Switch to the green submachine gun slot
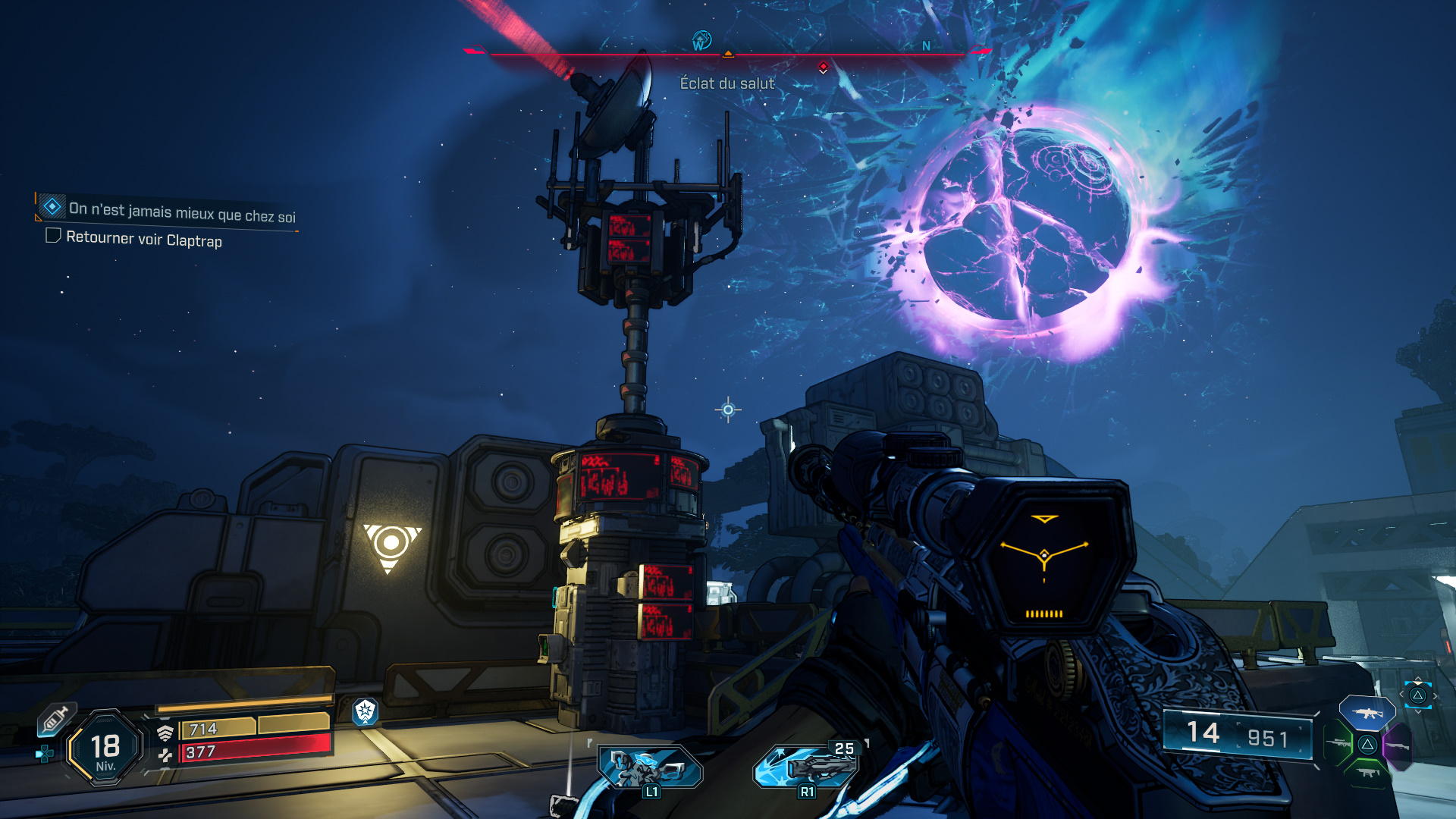Screen dimensions: 1456x819 pyautogui.click(x=1368, y=773)
